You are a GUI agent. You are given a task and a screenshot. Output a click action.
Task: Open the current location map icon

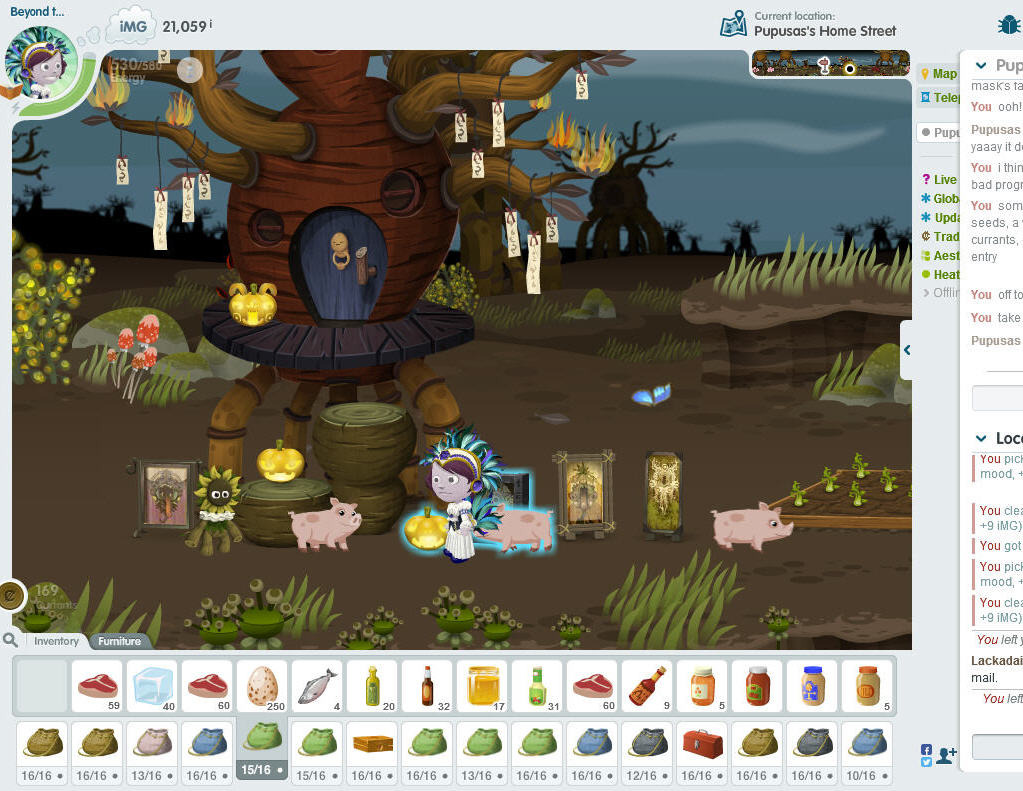coord(734,24)
